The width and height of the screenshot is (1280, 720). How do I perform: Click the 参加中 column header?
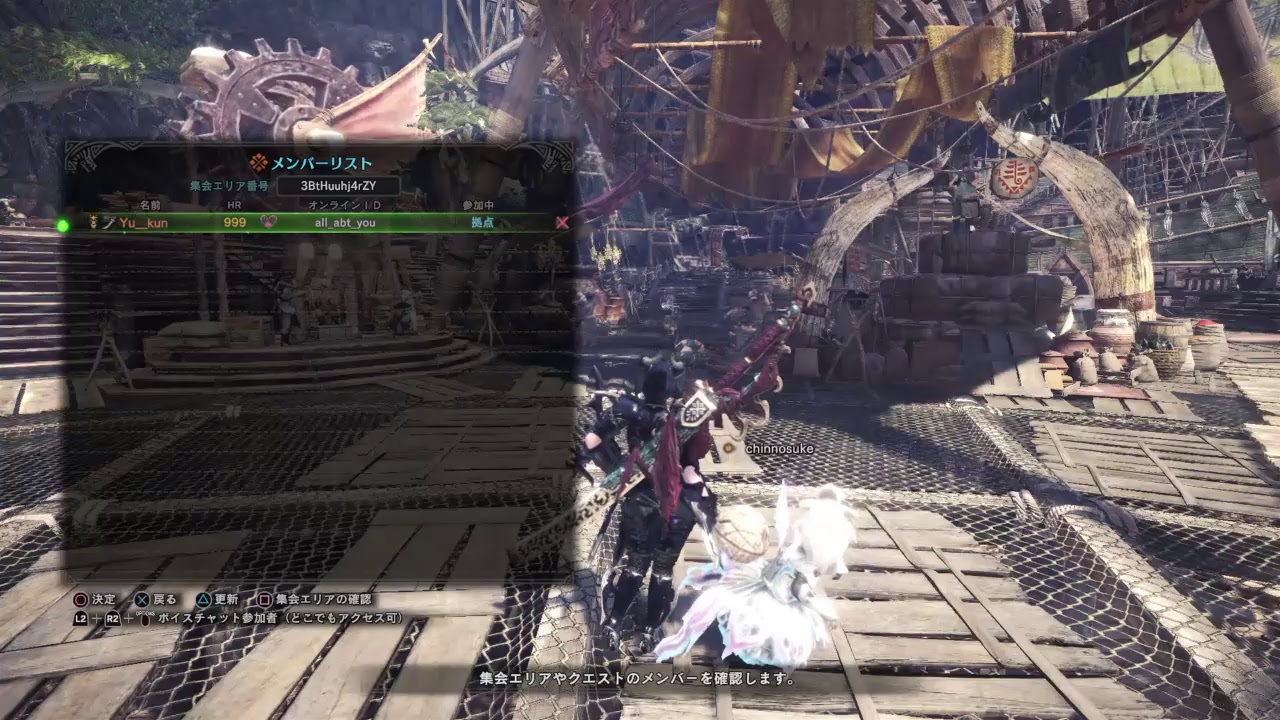click(x=477, y=205)
